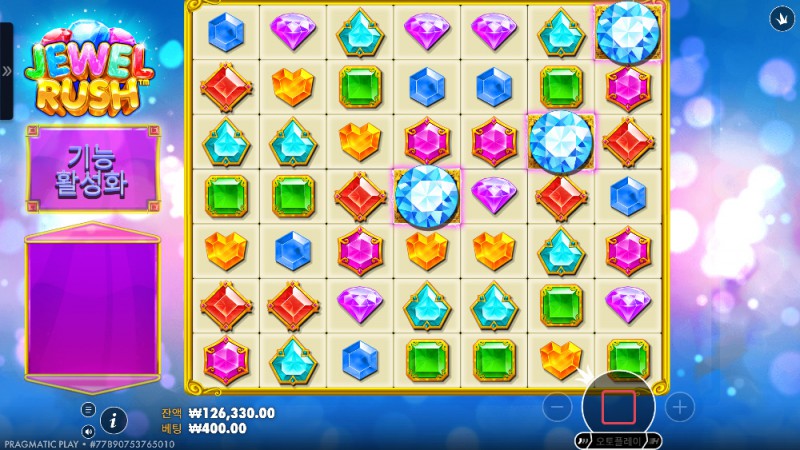
Task: Expand the side panel with the double-arrow tab
Action: pos(6,71)
